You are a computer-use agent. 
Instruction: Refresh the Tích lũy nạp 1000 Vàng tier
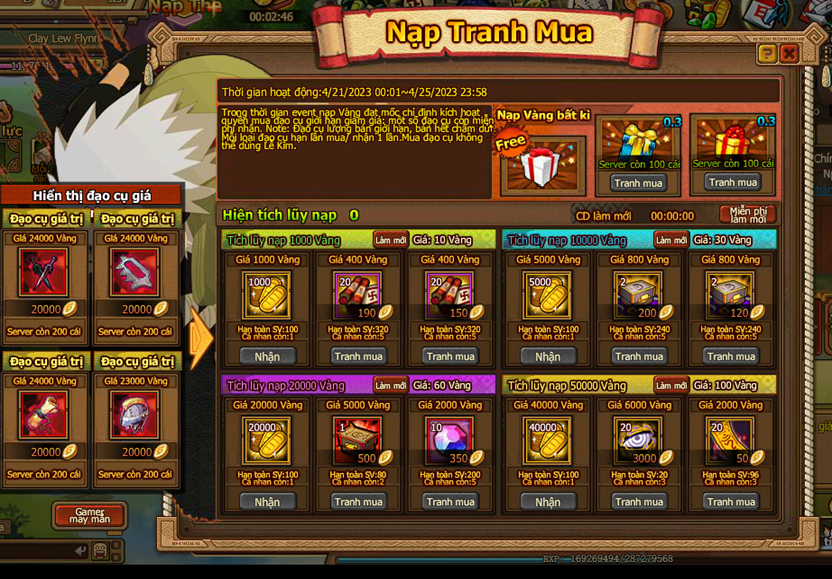coord(390,240)
